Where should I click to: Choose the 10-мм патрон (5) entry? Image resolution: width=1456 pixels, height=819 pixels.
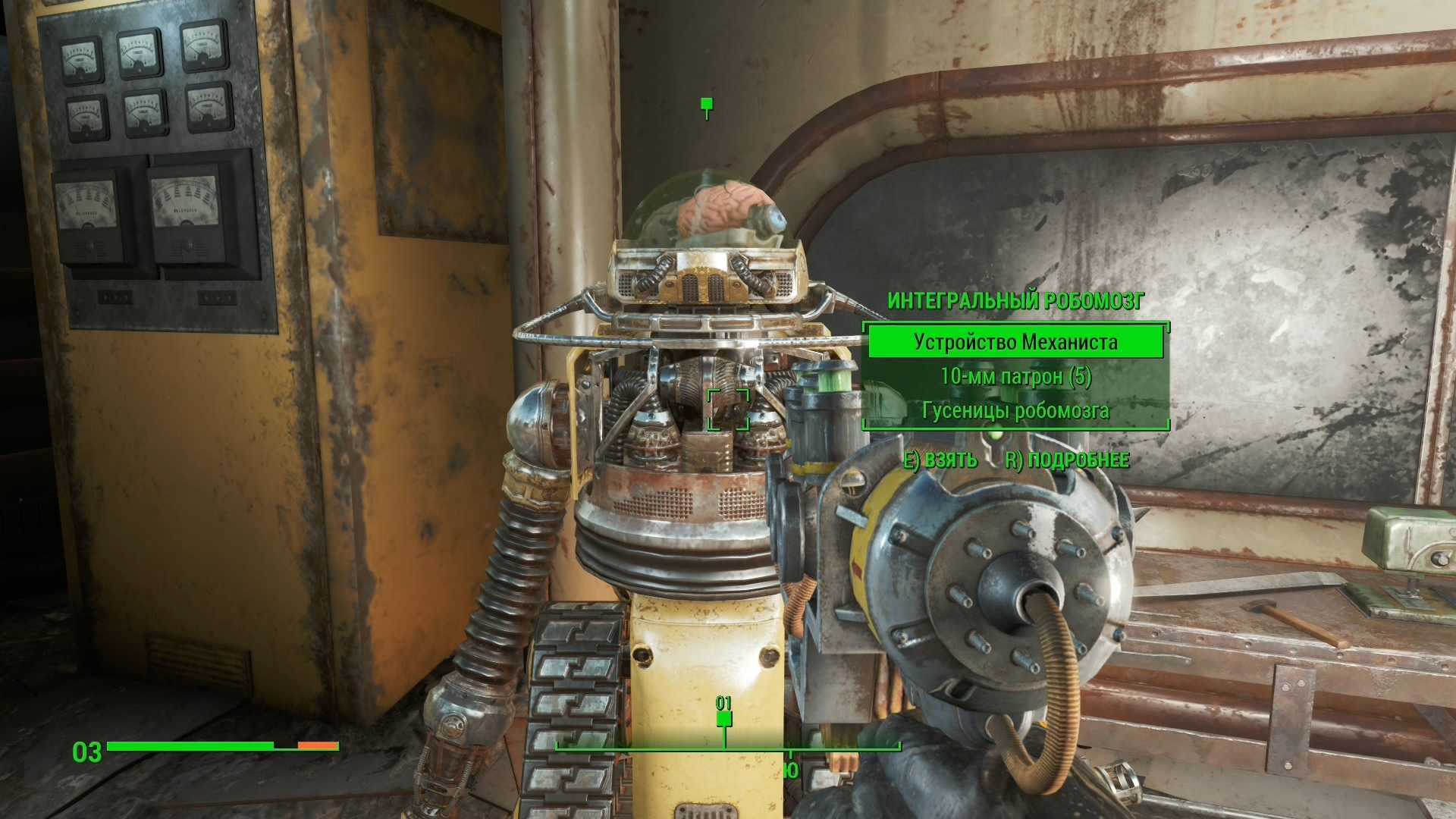point(1015,377)
